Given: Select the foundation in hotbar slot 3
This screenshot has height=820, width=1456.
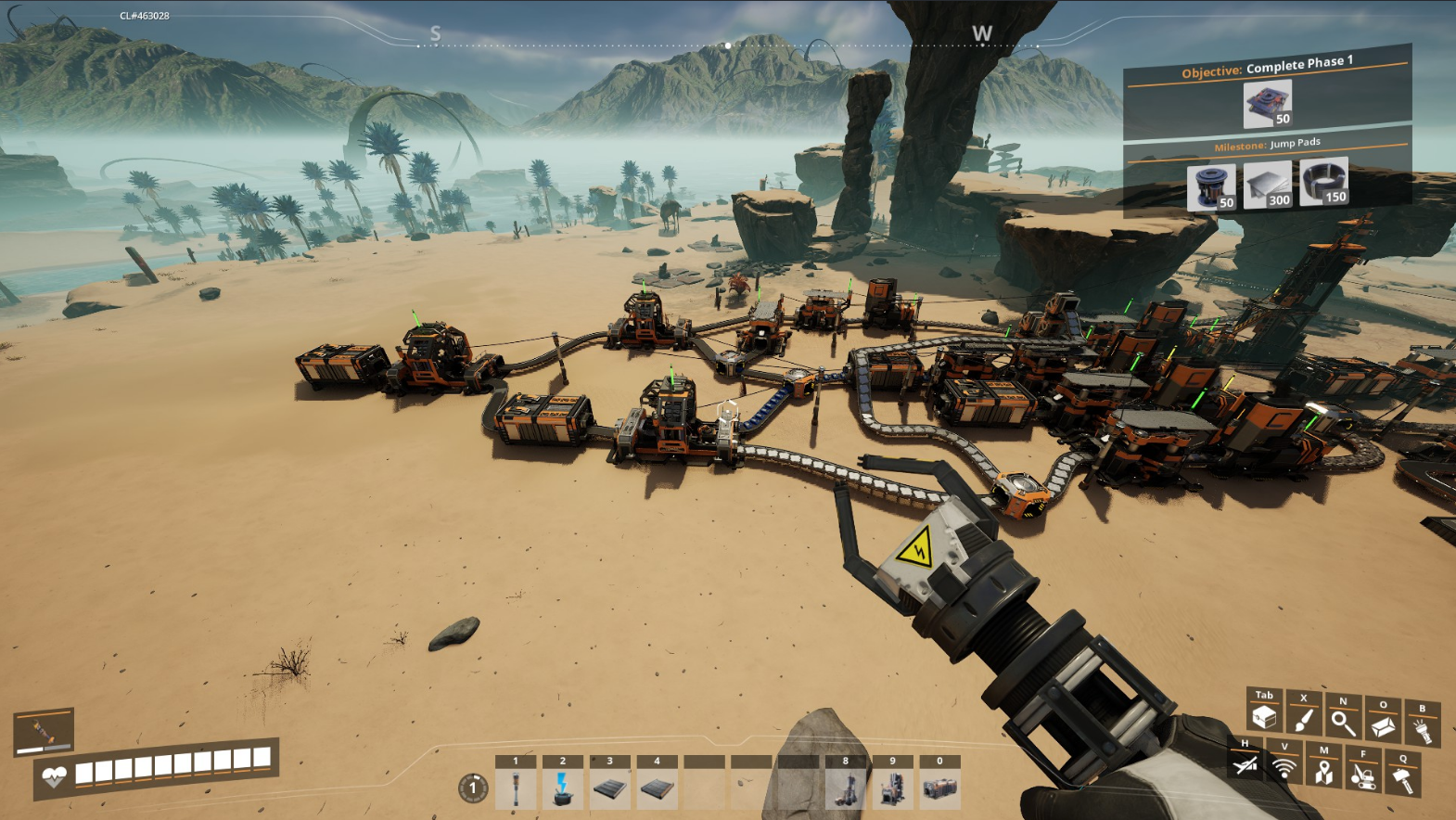Looking at the screenshot, I should (x=610, y=788).
